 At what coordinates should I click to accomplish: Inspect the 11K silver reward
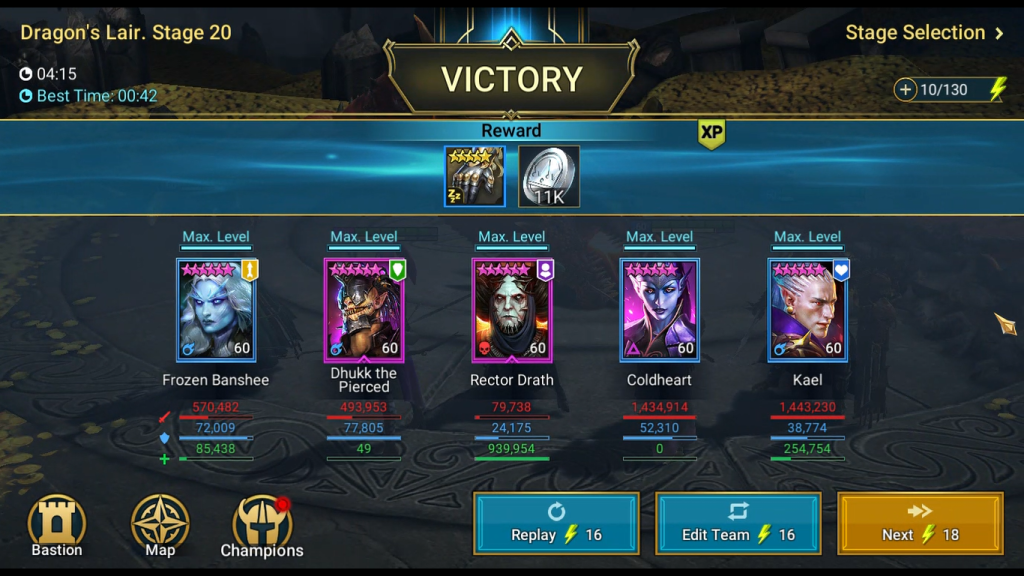click(549, 177)
